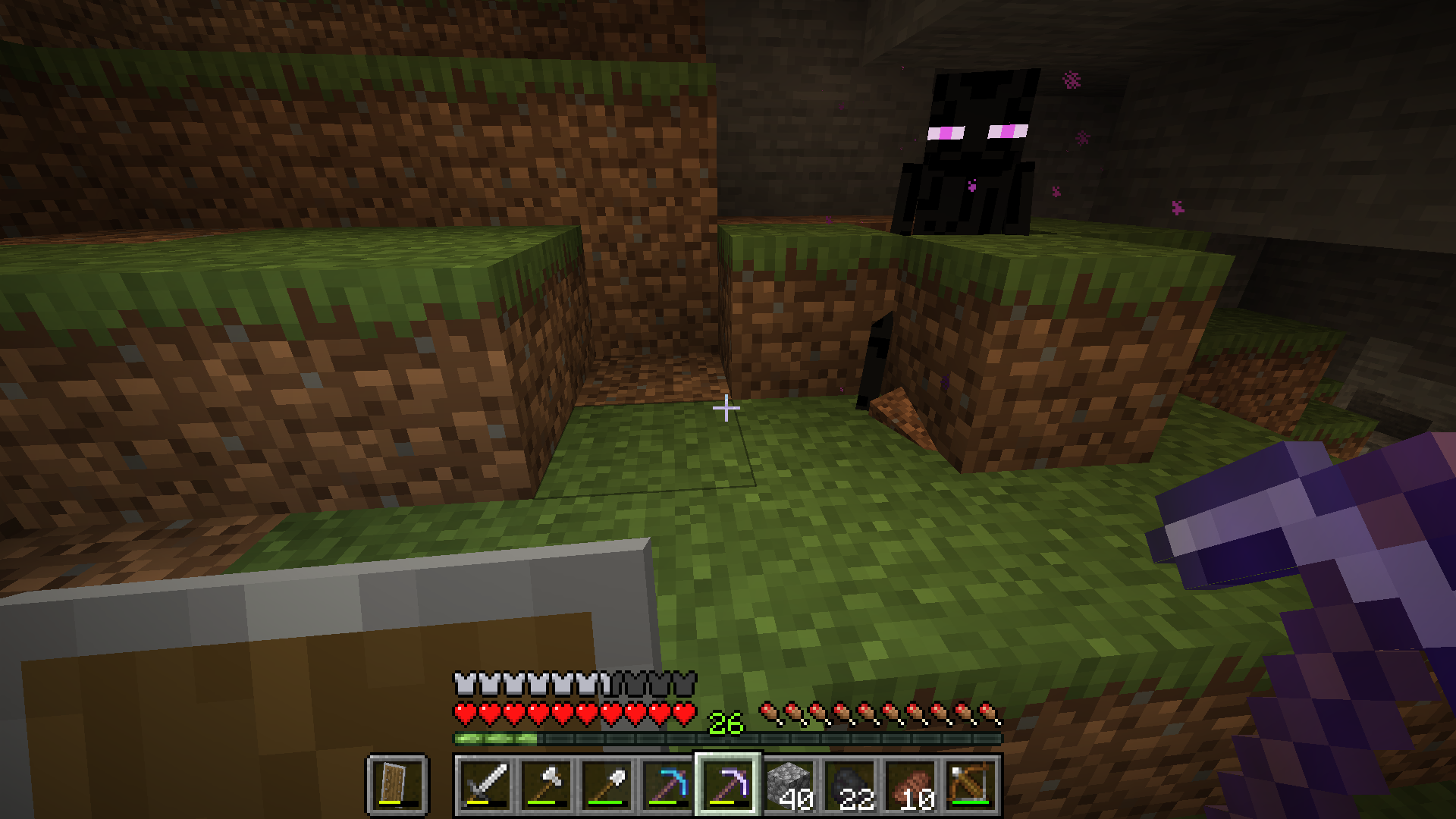Select the diamond pickaxe in the hotbar
Image resolution: width=1456 pixels, height=819 pixels.
(x=669, y=786)
